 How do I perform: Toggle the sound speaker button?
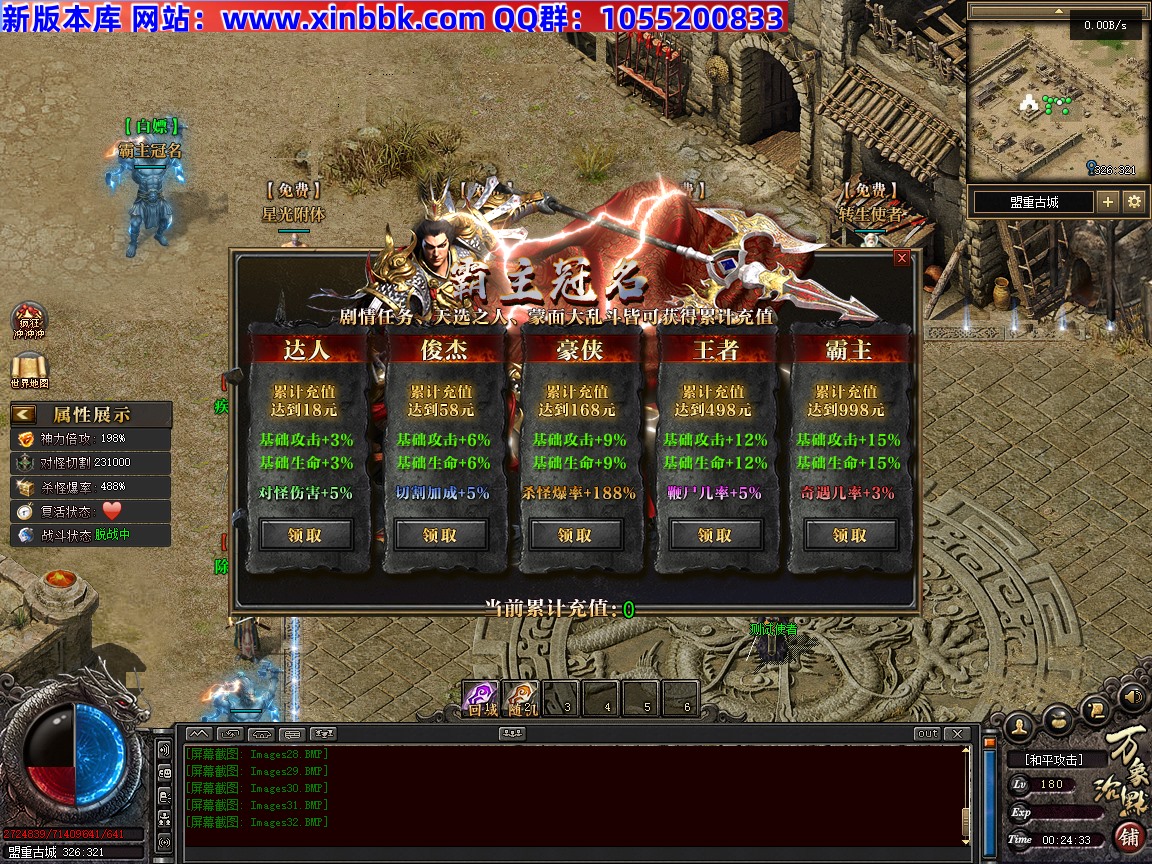(x=1132, y=696)
